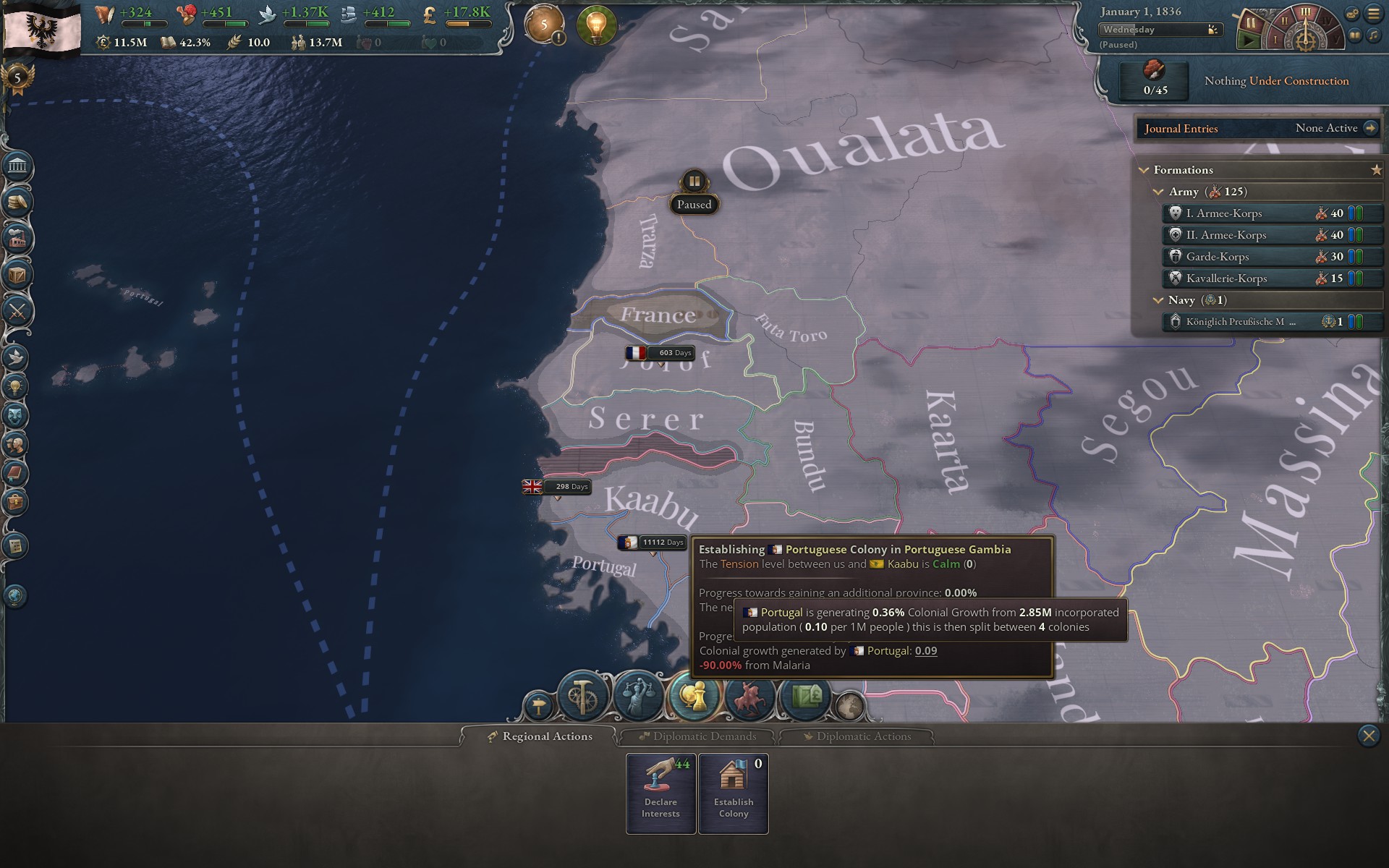Collapse the Formations panel
The width and height of the screenshot is (1389, 868).
tap(1143, 170)
